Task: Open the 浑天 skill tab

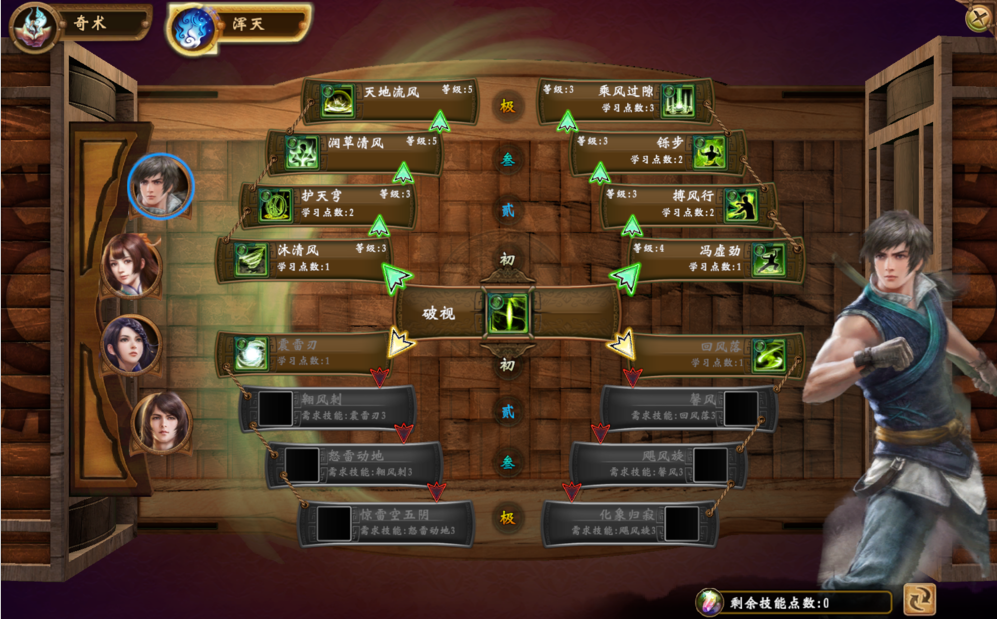Action: [240, 24]
